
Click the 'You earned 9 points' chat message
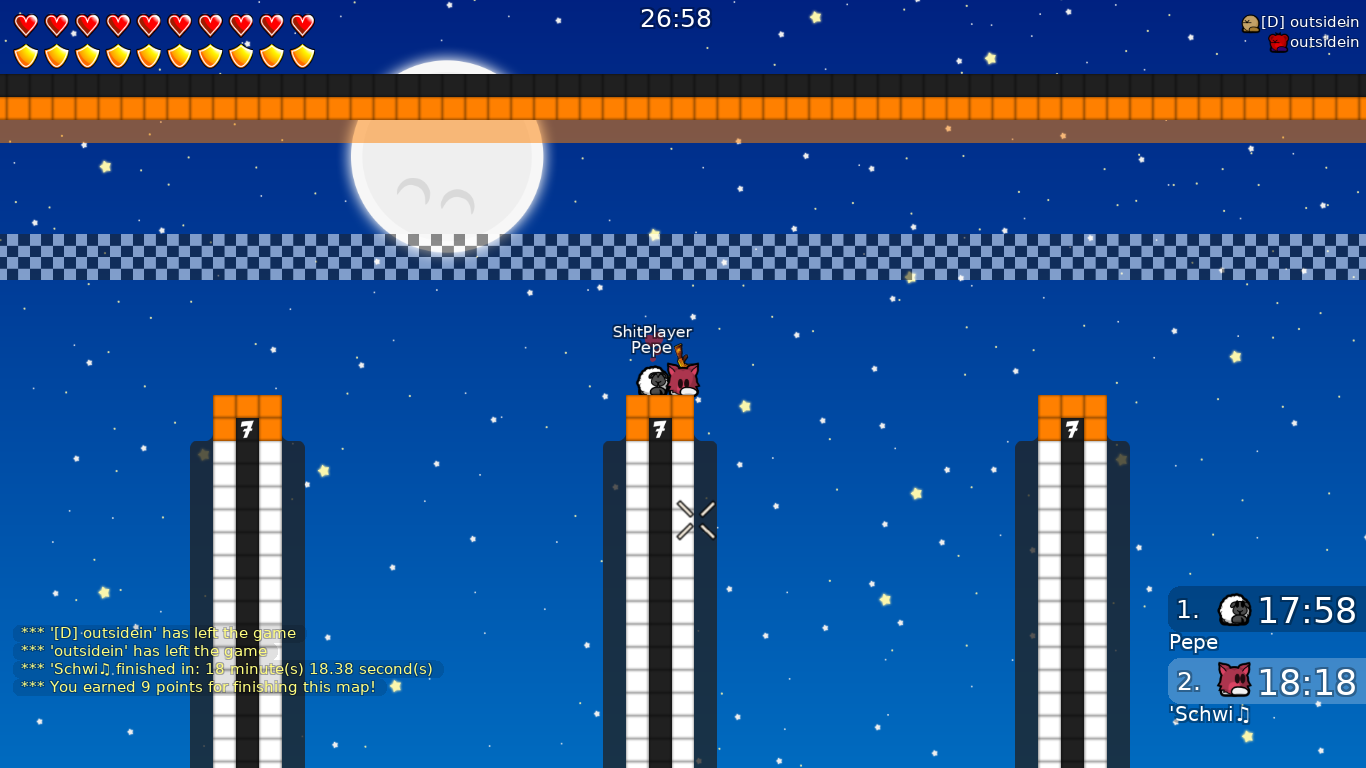pyautogui.click(x=198, y=687)
